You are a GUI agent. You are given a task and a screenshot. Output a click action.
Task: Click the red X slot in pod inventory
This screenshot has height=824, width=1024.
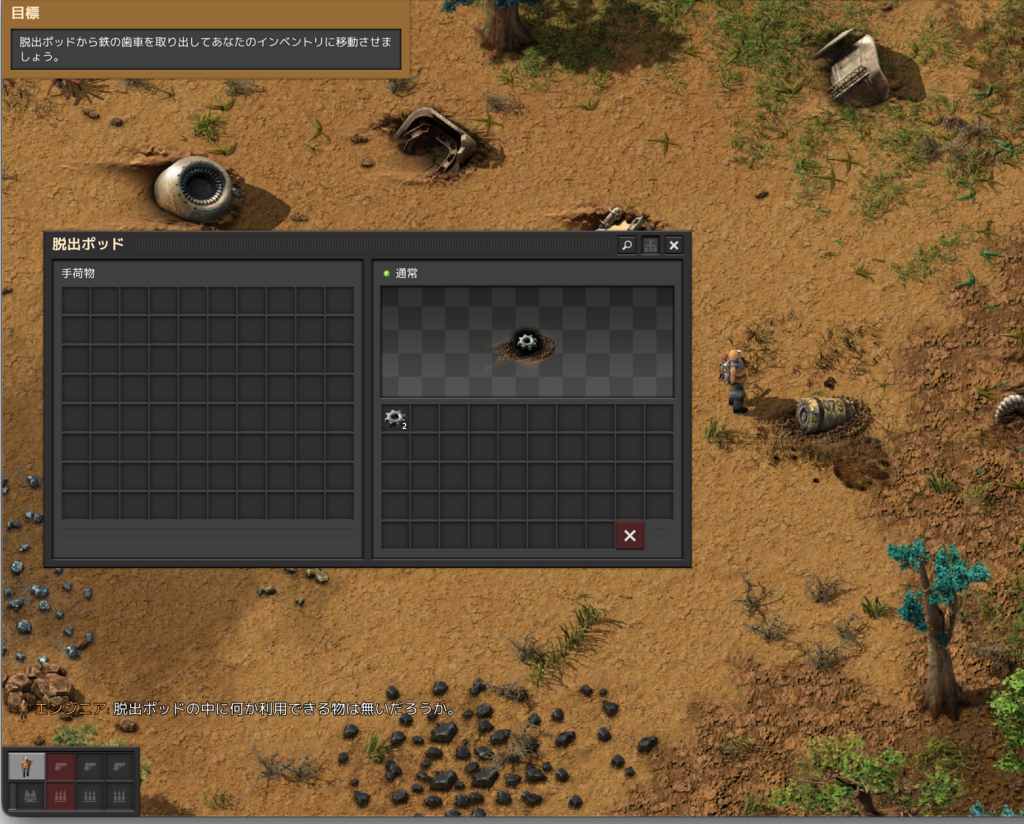pyautogui.click(x=629, y=536)
